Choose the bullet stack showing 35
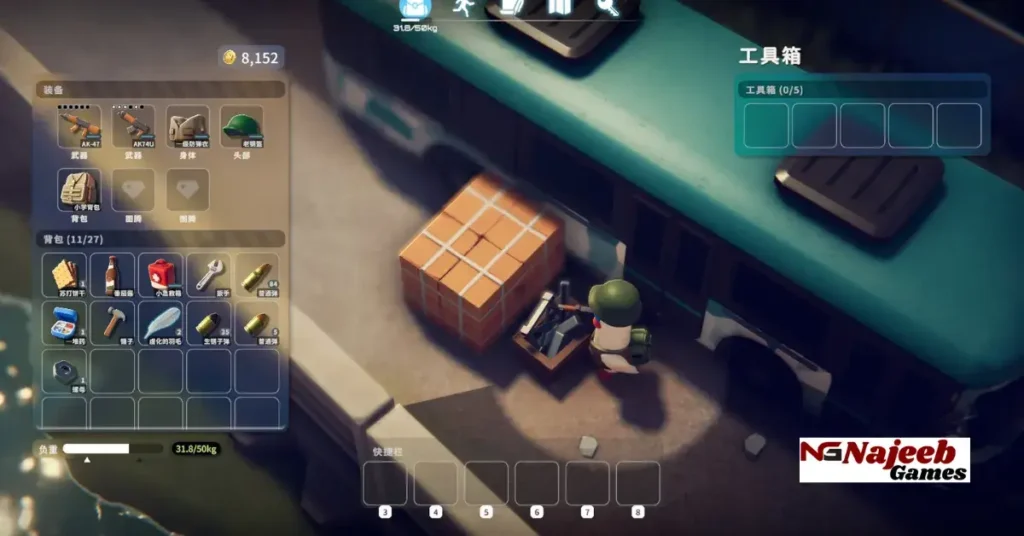1024x536 pixels. tap(208, 322)
